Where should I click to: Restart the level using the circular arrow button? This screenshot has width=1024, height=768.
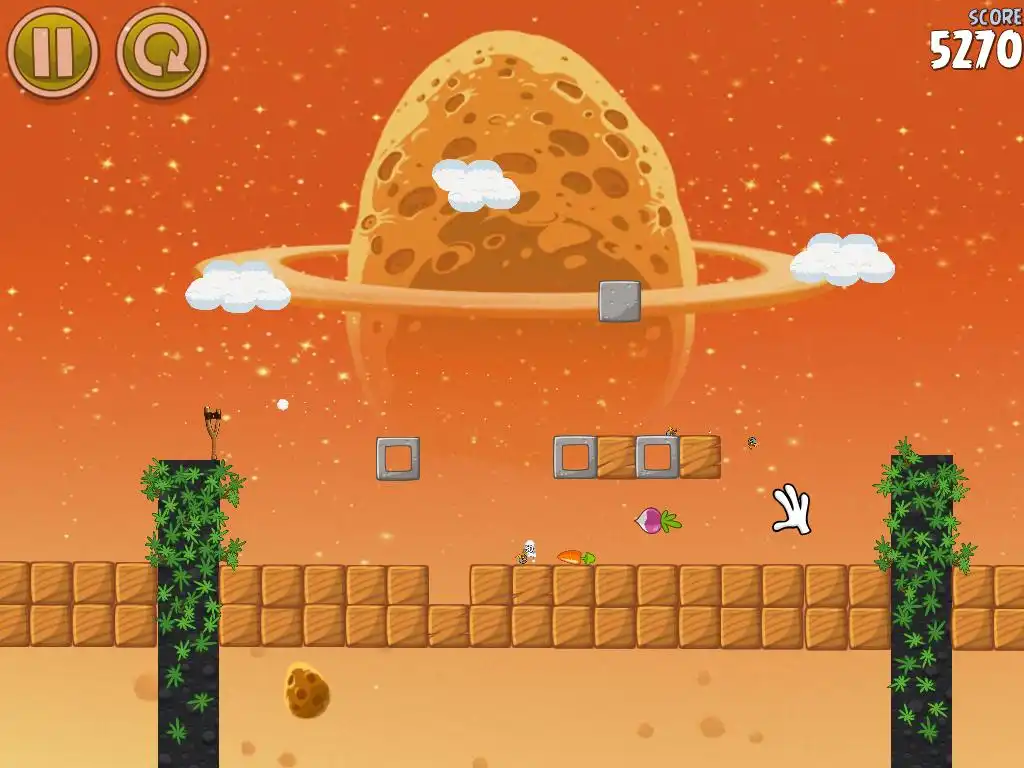[162, 52]
